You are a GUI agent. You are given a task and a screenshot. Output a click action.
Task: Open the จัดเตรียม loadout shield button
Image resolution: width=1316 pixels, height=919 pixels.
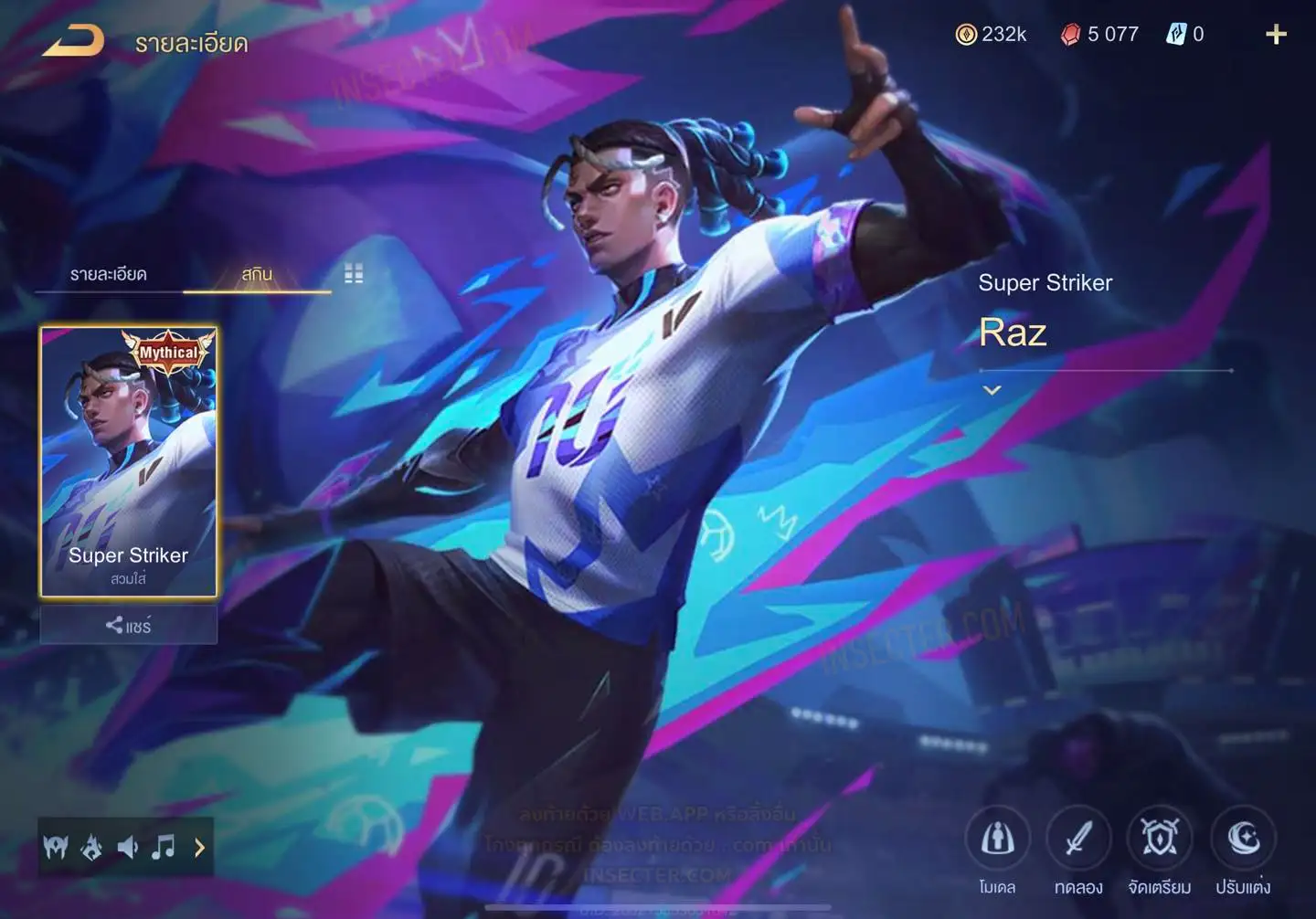point(1159,839)
